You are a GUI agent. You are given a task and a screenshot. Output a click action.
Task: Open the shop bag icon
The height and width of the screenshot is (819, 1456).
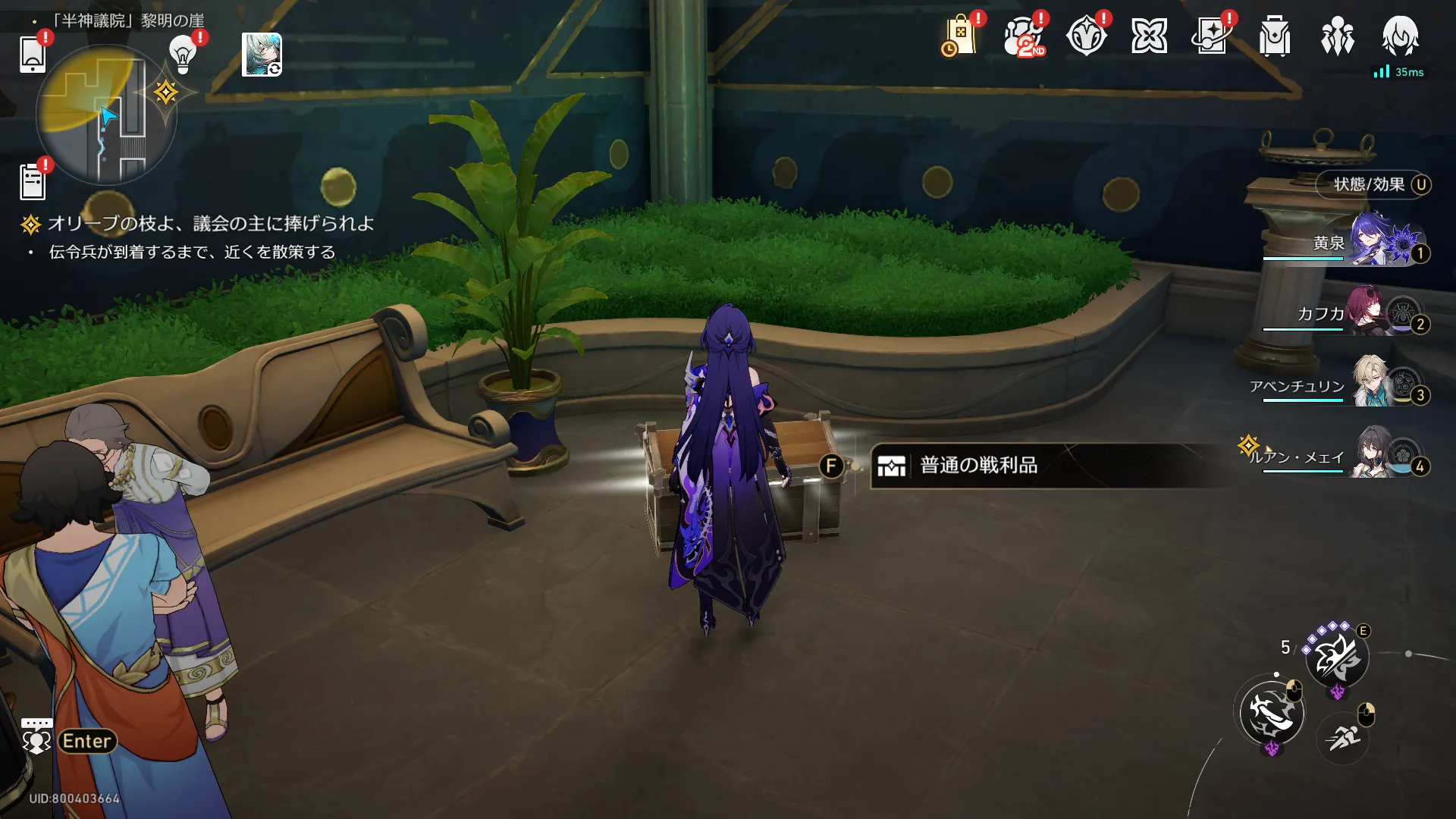pyautogui.click(x=960, y=36)
